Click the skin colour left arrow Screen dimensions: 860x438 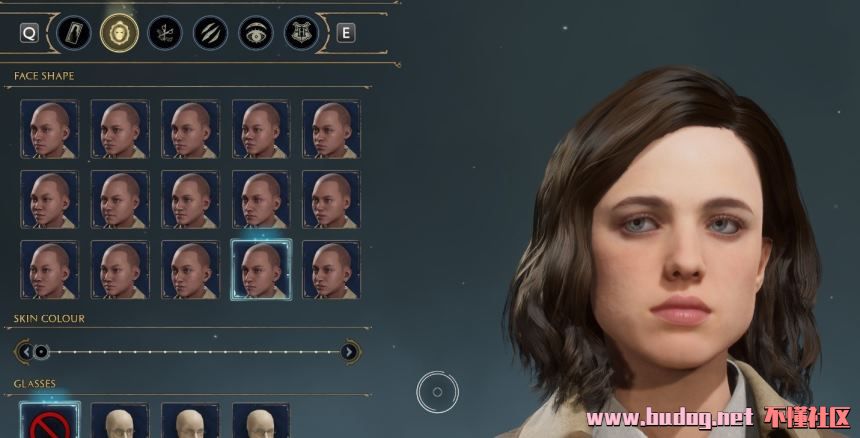click(25, 351)
